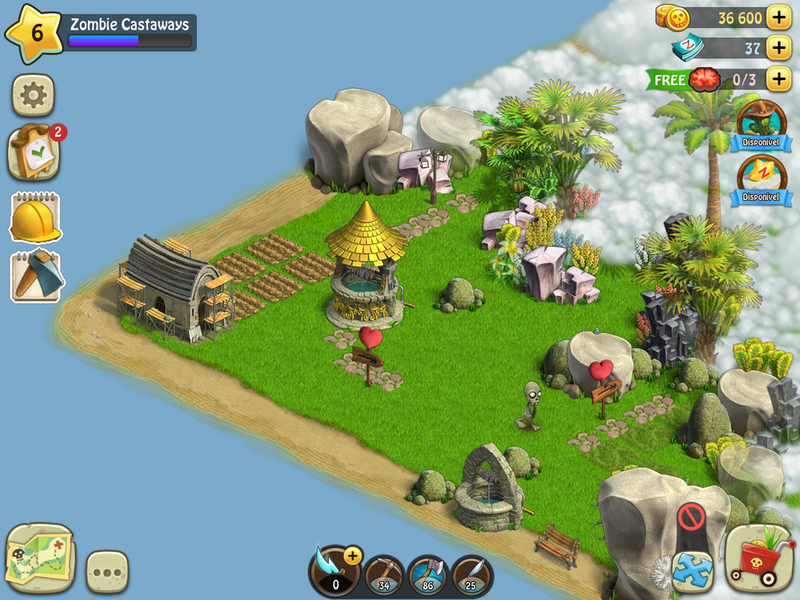Select the axe tool with 86 uses
The image size is (800, 600).
coord(428,575)
